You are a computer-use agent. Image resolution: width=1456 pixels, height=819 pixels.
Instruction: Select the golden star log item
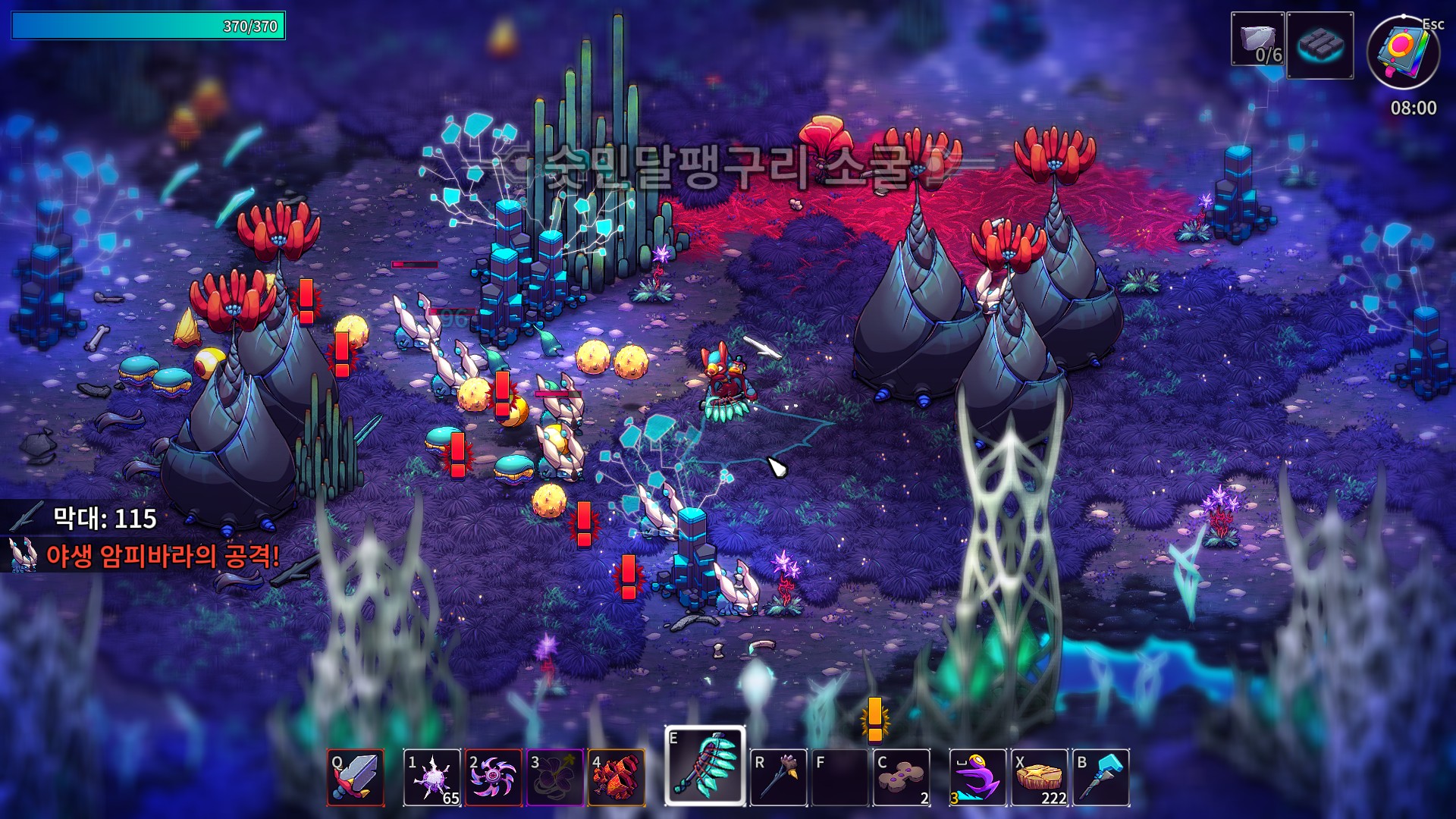(1039, 777)
